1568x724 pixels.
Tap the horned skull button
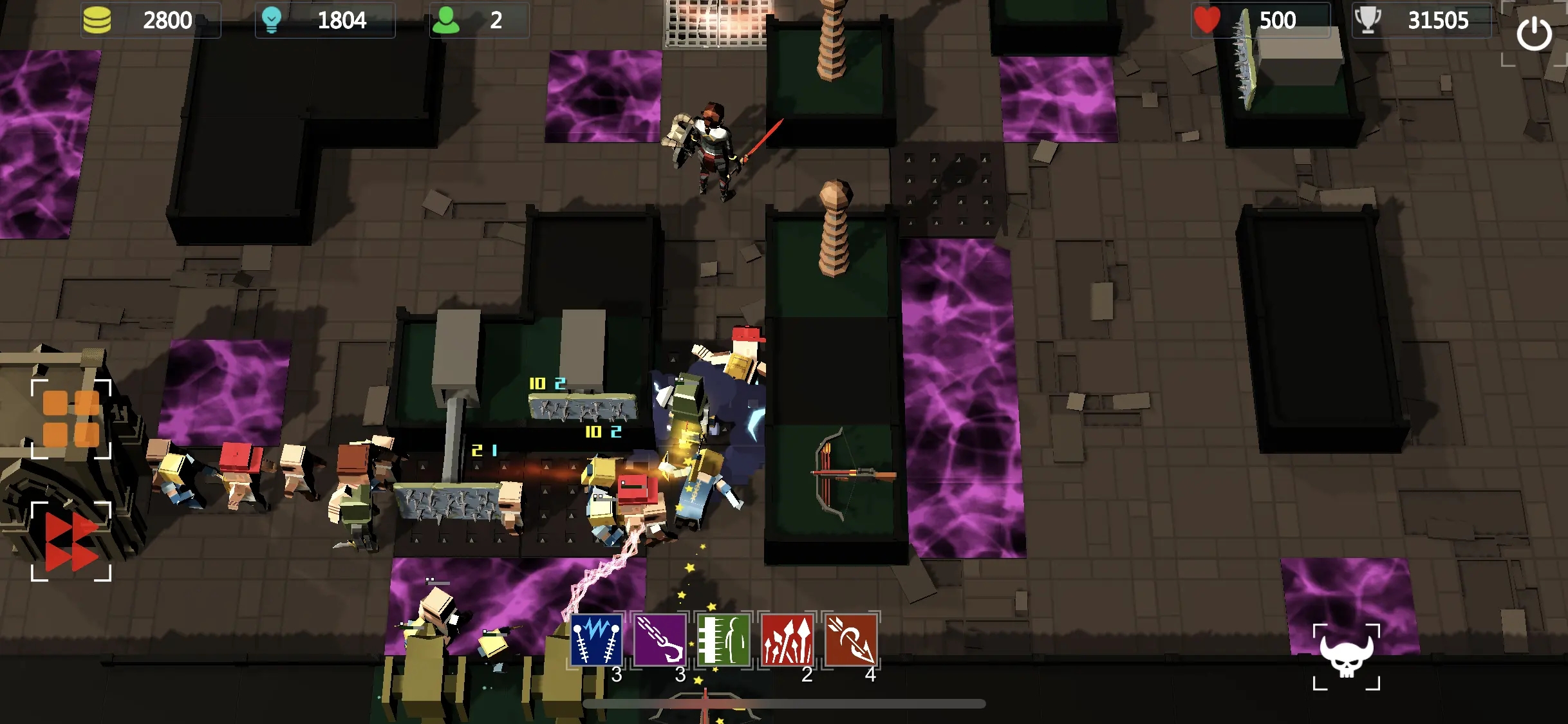[1346, 656]
